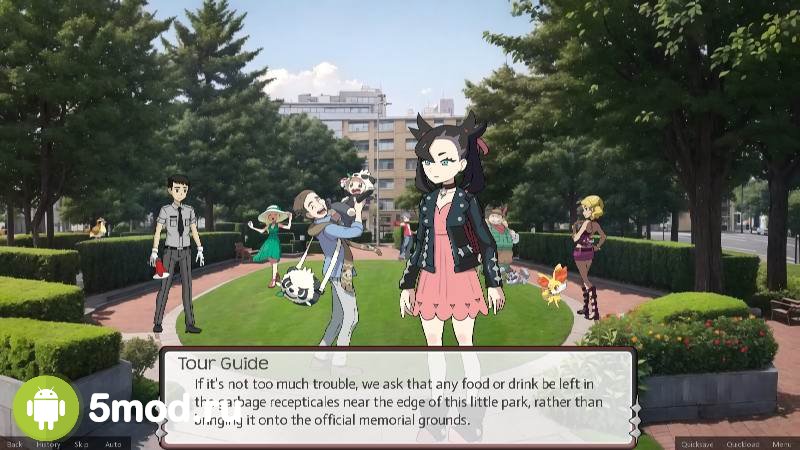Activate Skip to fast-forward dialogue
This screenshot has width=800, height=450.
point(81,444)
